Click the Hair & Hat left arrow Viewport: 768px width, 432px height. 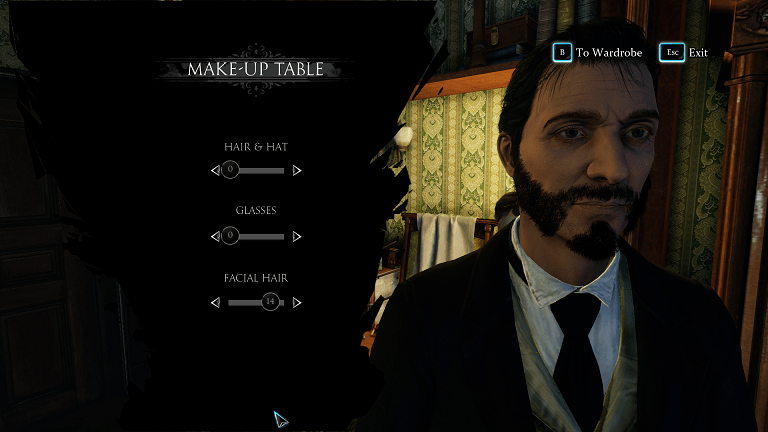[215, 171]
